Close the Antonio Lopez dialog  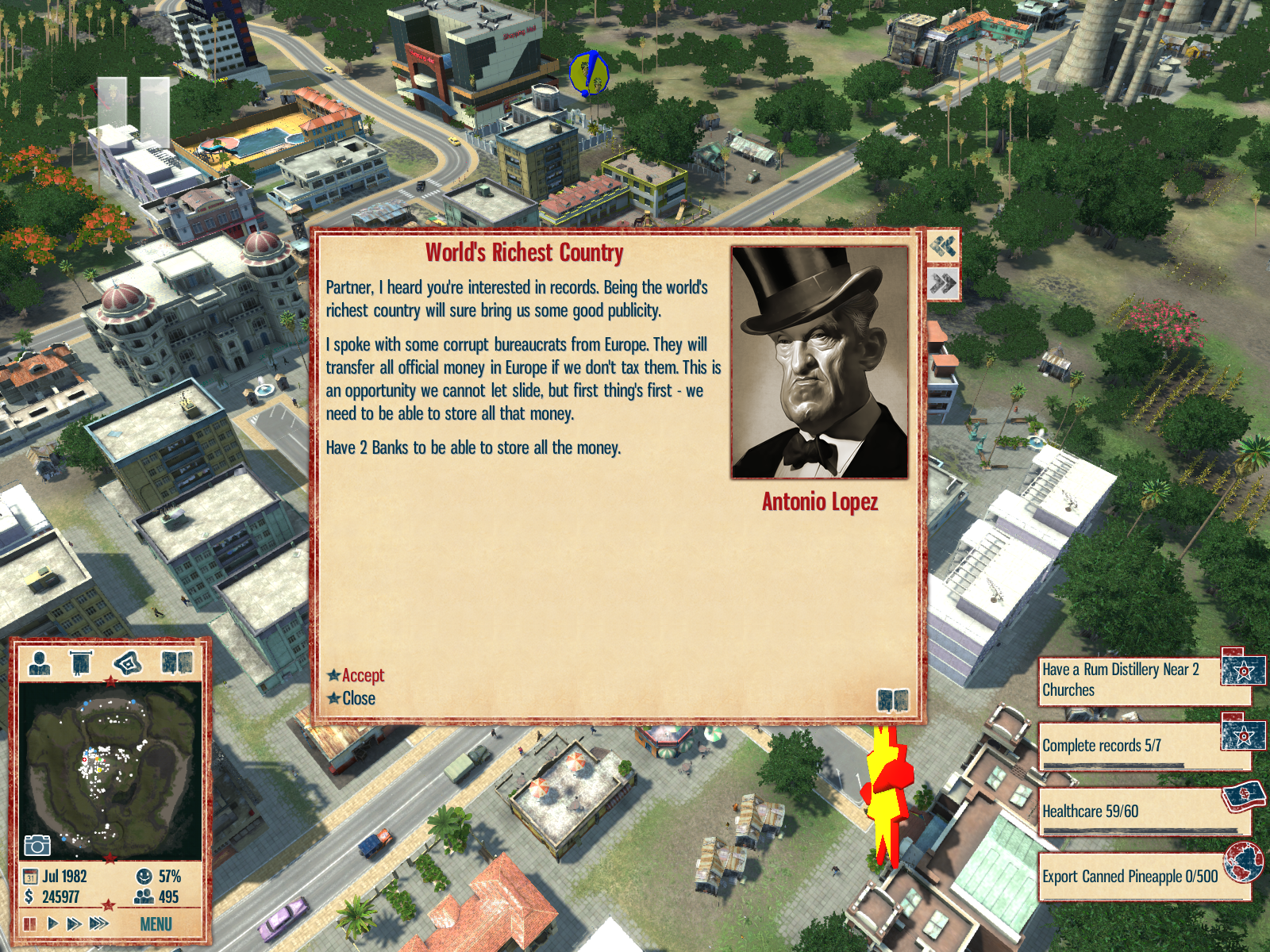click(x=358, y=698)
